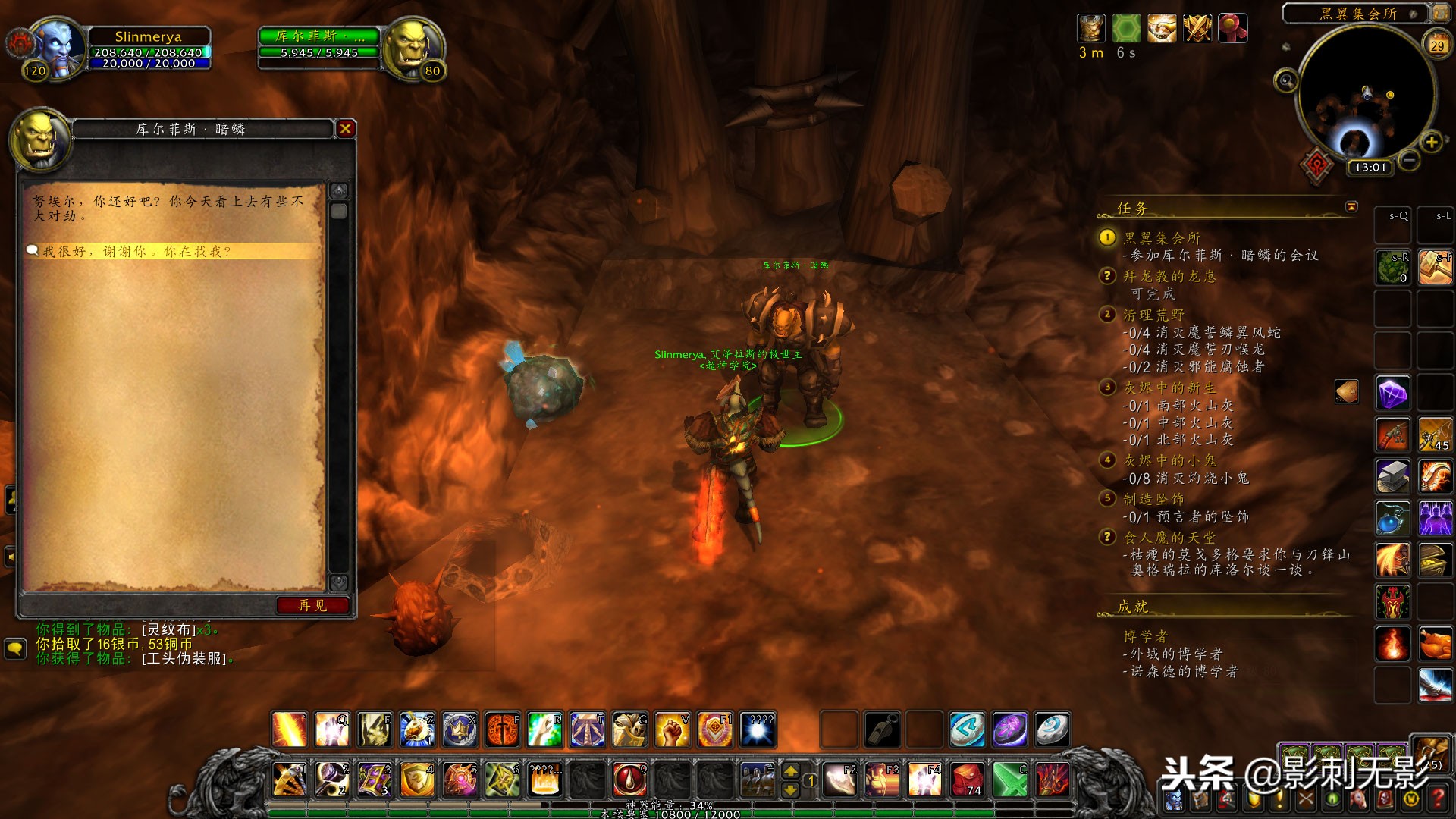Image resolution: width=1456 pixels, height=819 pixels.
Task: Click the 再见 goodbye button
Action: click(x=312, y=605)
